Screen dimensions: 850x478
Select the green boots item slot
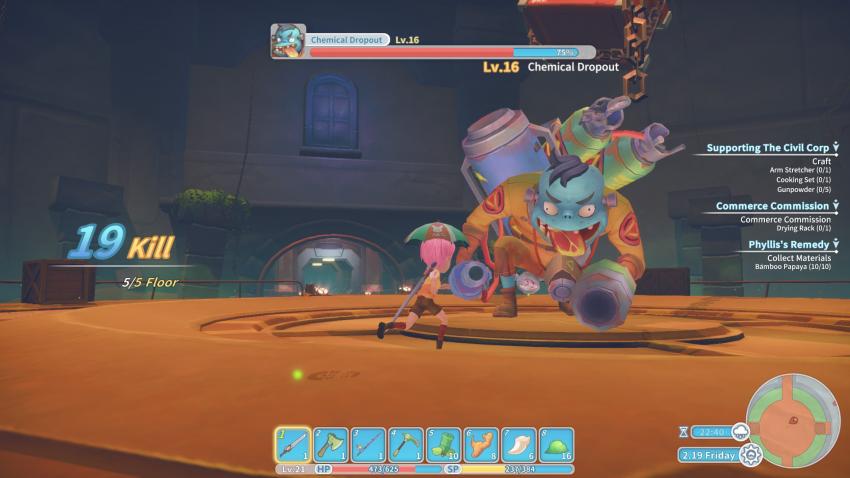tap(443, 444)
